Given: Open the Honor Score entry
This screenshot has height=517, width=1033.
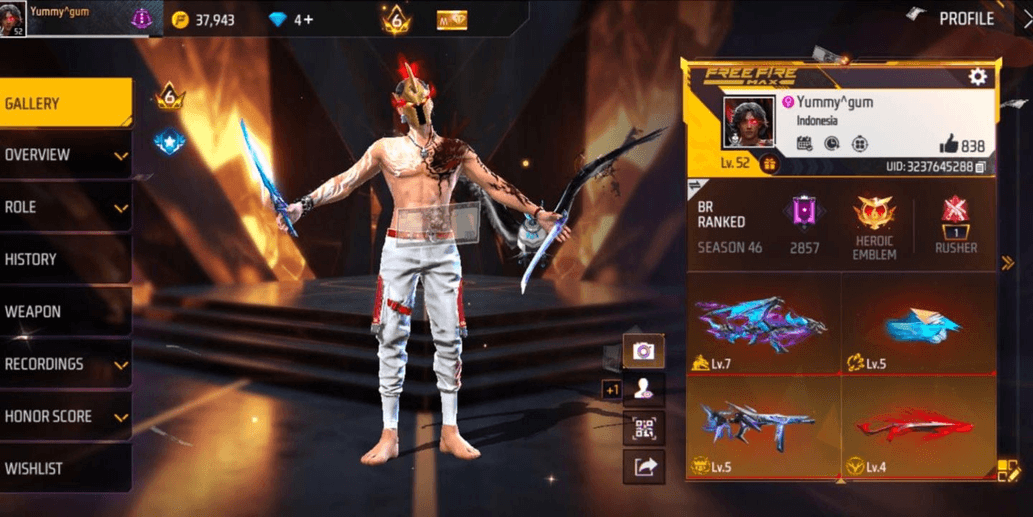Looking at the screenshot, I should [x=65, y=416].
